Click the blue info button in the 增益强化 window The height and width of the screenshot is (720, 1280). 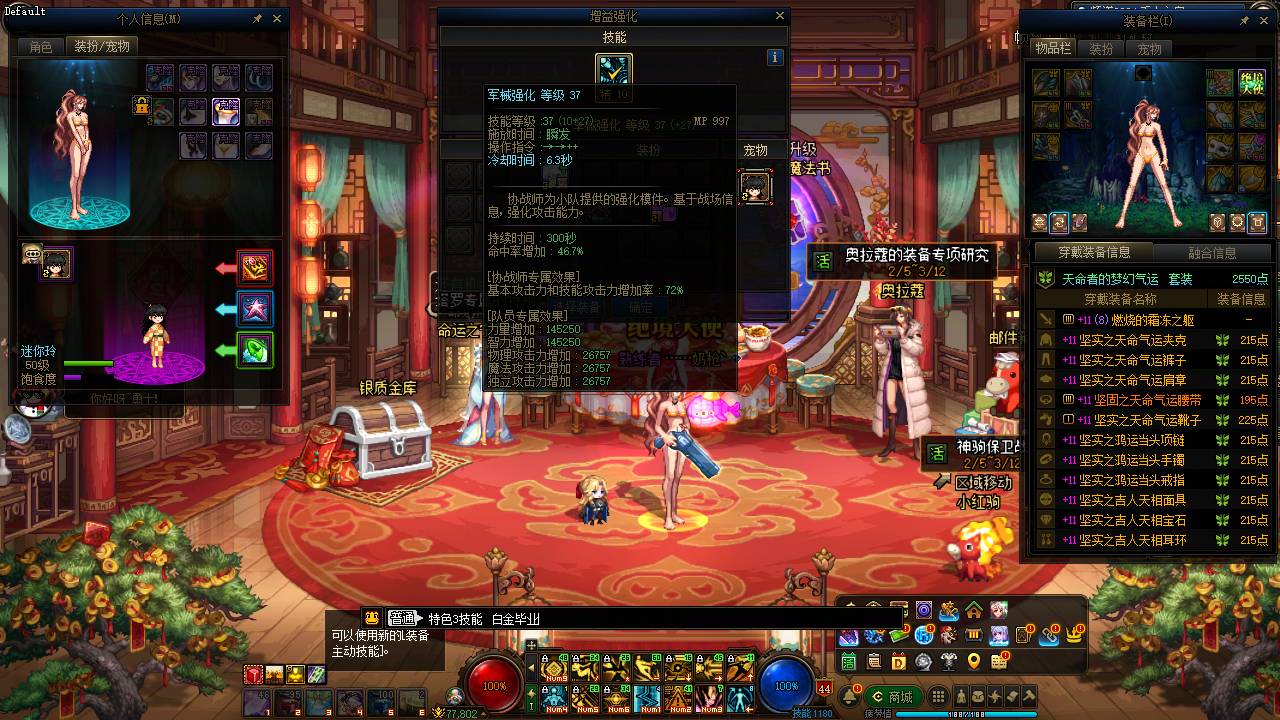point(775,57)
